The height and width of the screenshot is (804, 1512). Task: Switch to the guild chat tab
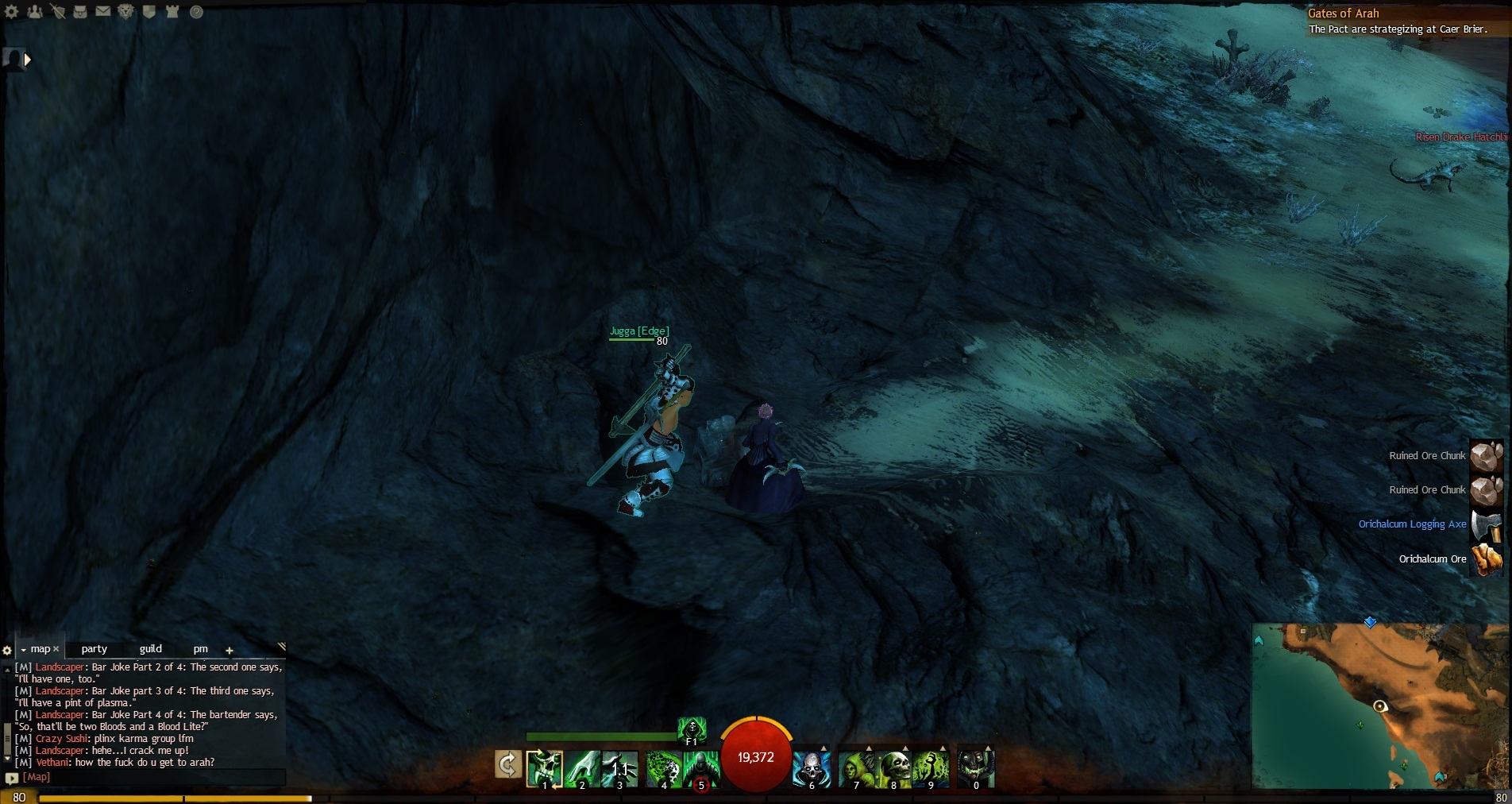150,649
